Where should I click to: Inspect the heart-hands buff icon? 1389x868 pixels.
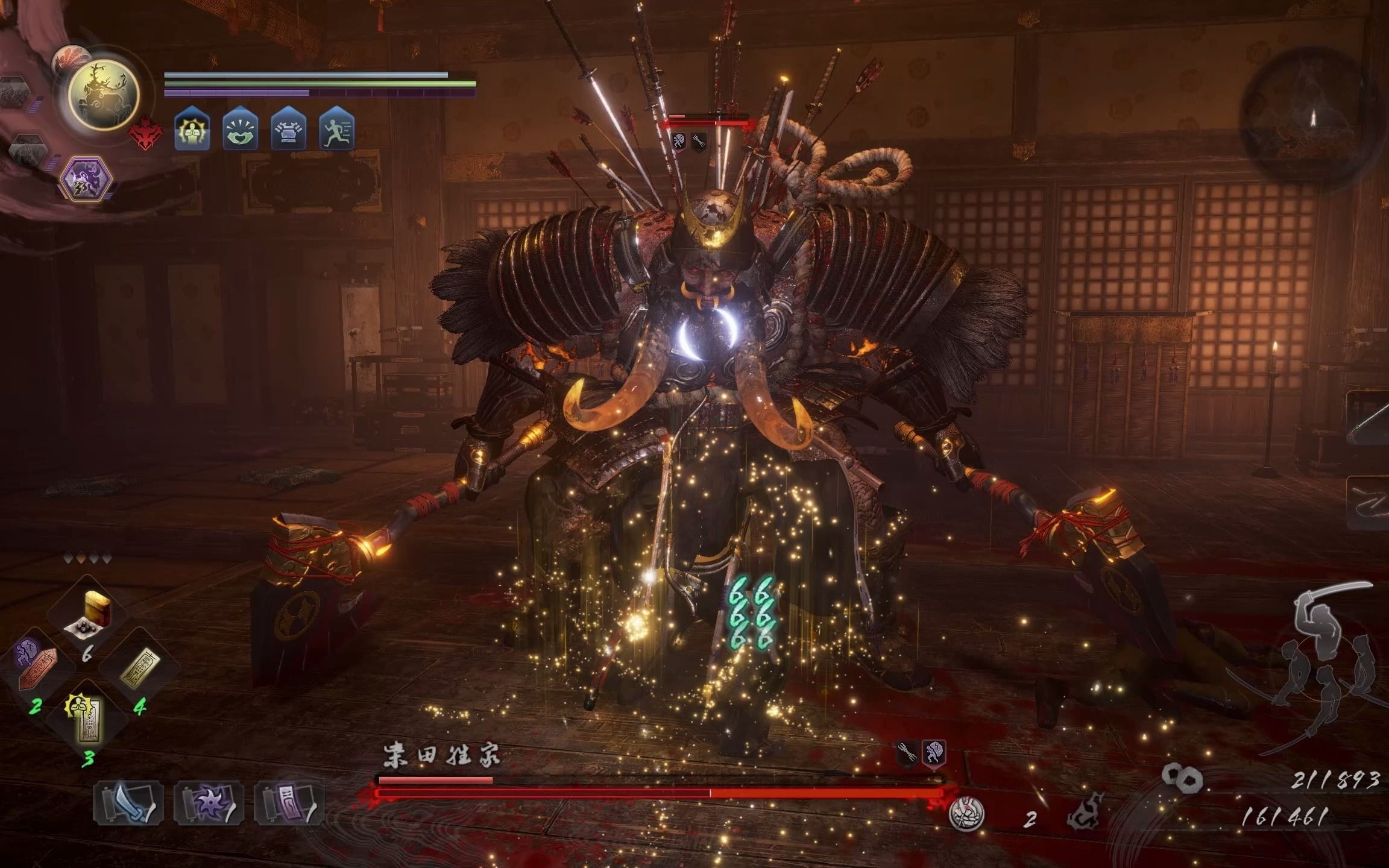(x=240, y=131)
